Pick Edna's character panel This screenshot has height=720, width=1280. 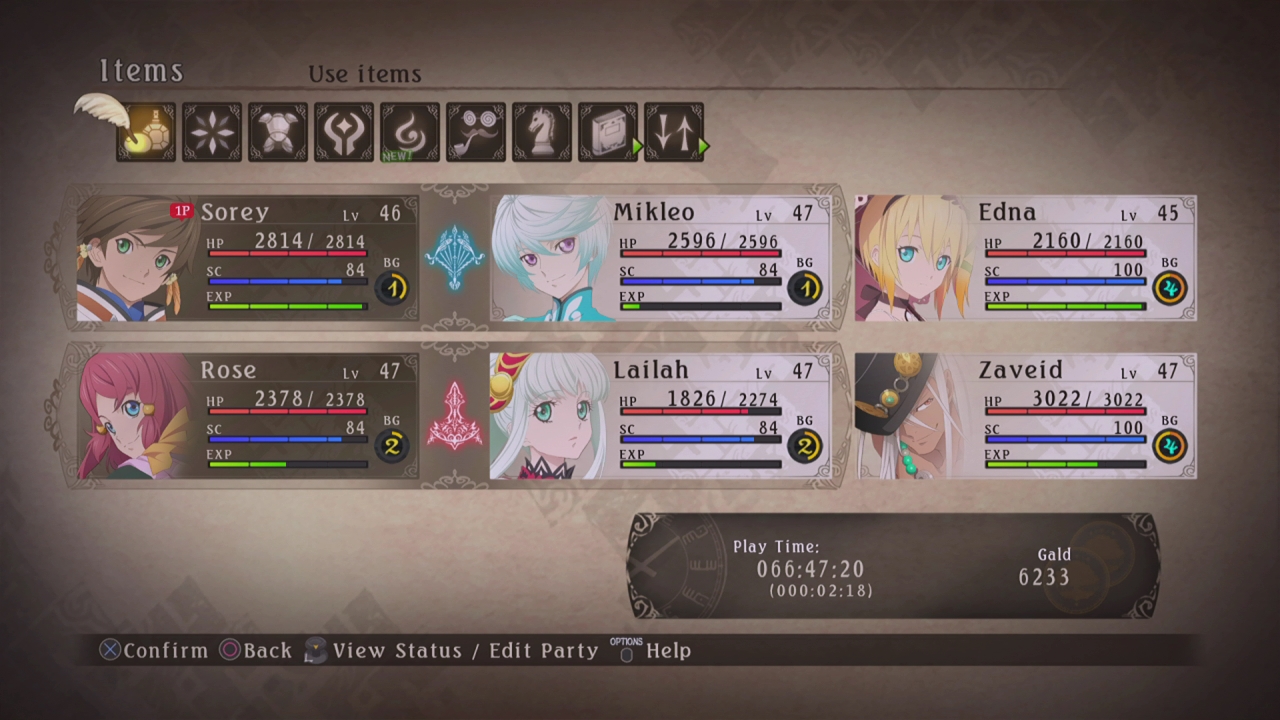coord(1025,258)
